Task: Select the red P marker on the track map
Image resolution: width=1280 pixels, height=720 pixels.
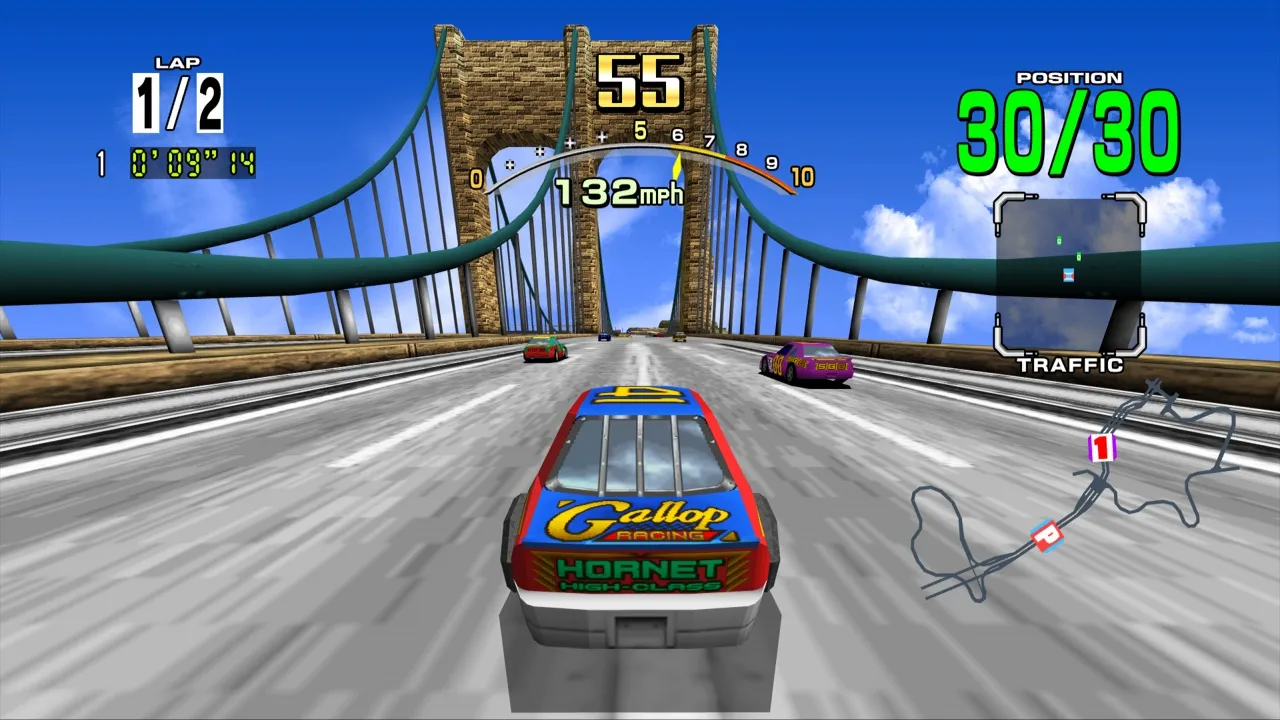Action: pyautogui.click(x=1046, y=535)
